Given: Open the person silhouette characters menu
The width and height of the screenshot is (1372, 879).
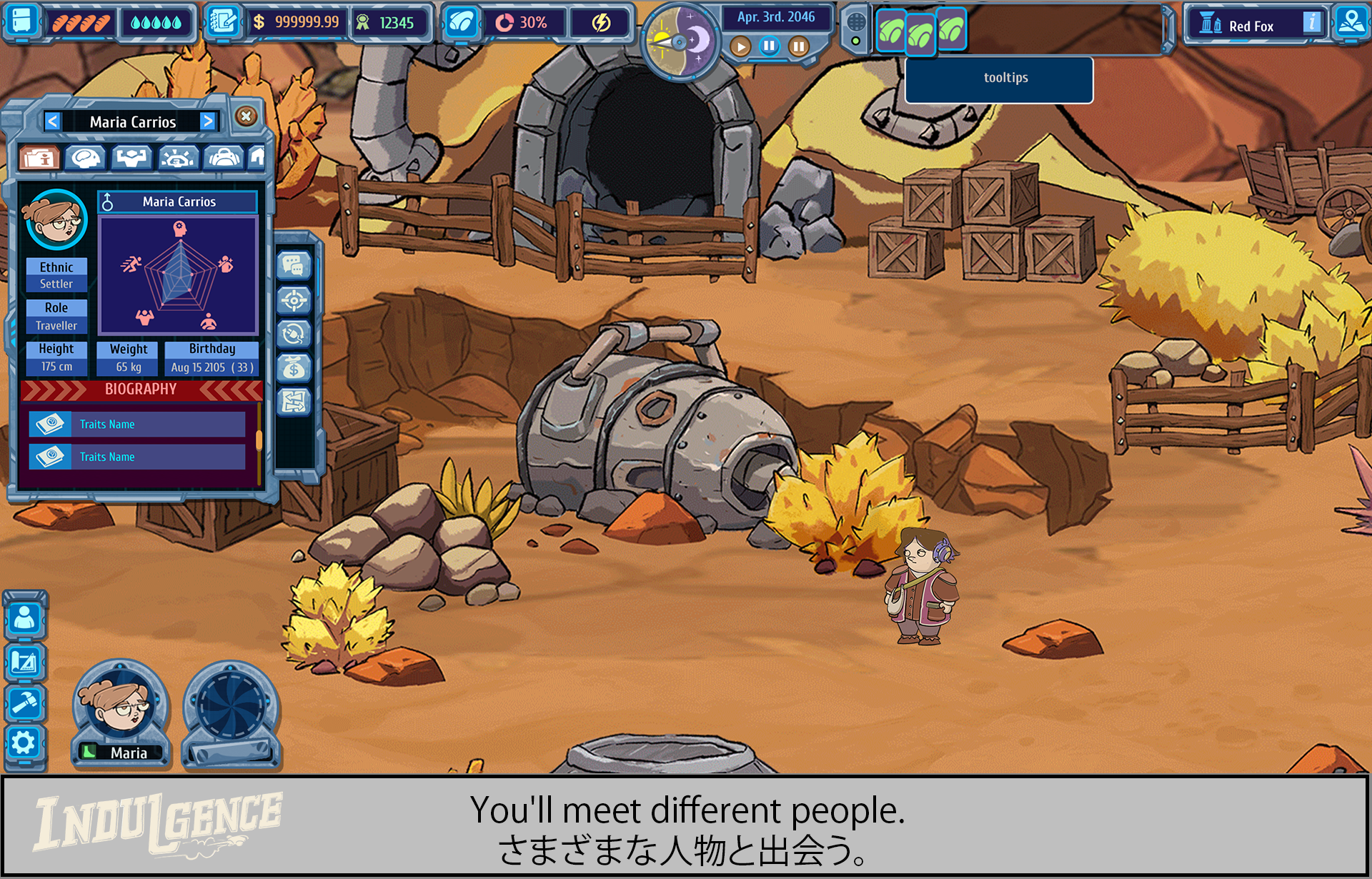Looking at the screenshot, I should click(x=24, y=617).
